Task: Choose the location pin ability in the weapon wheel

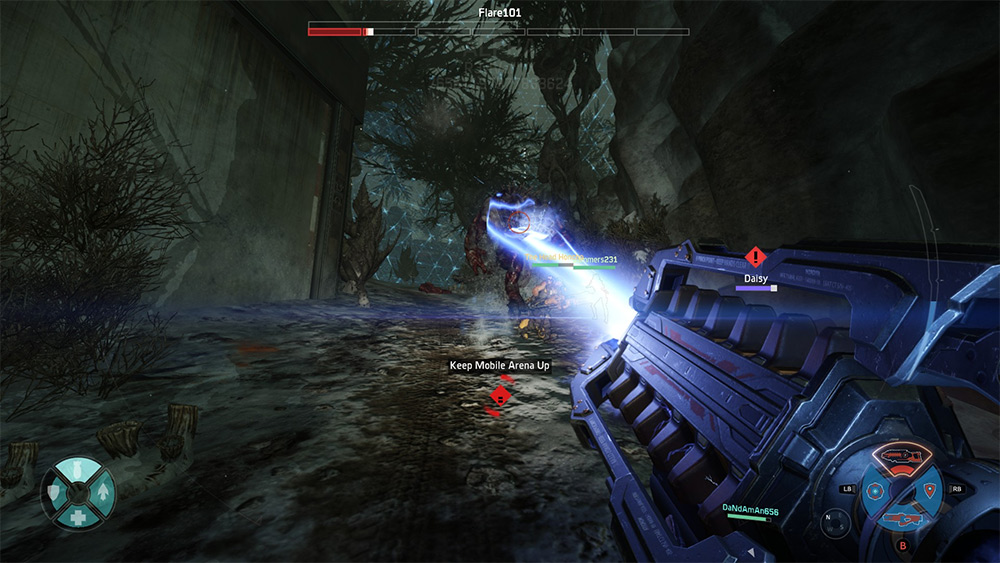Action: click(929, 490)
